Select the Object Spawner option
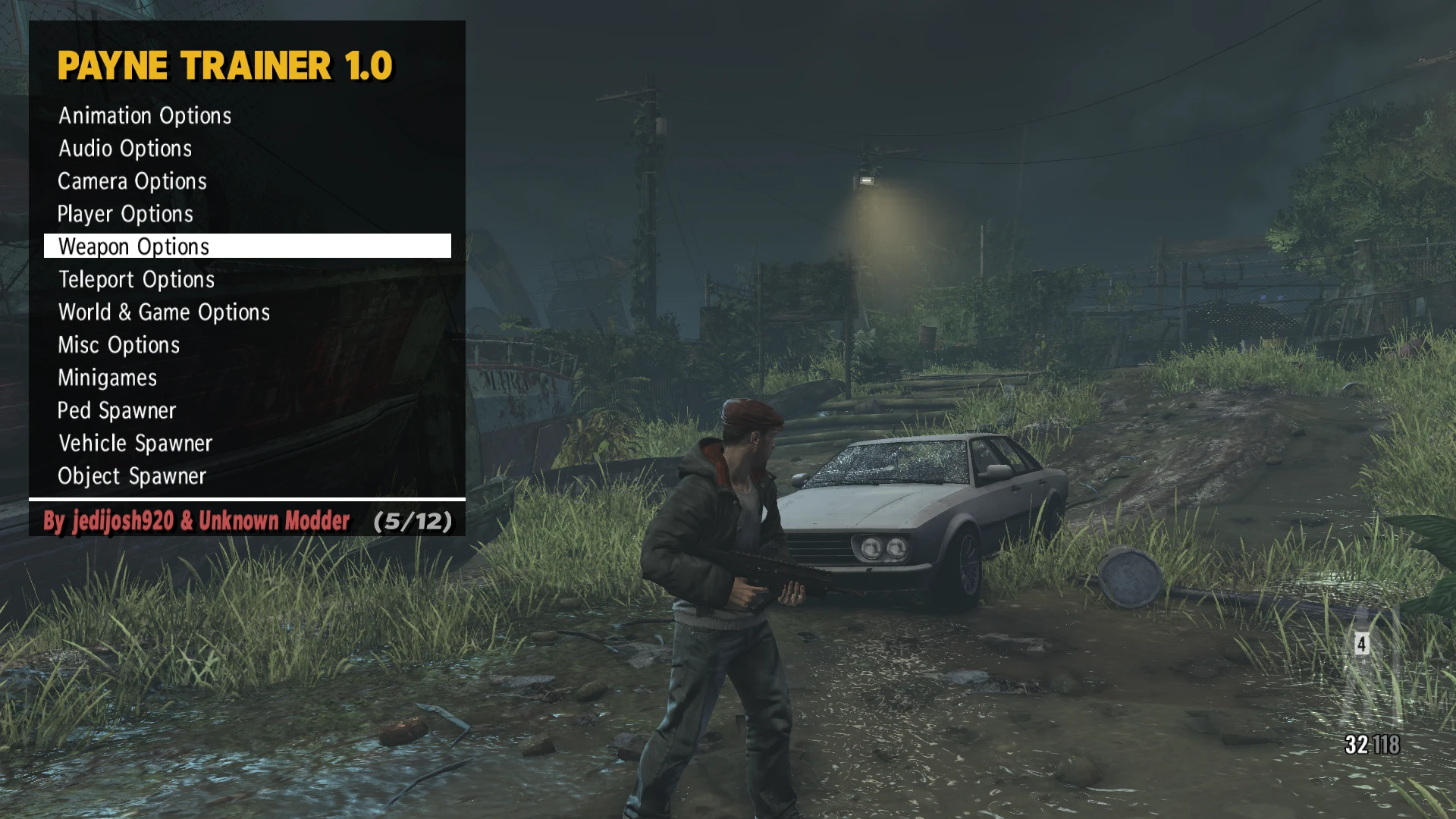 point(131,475)
